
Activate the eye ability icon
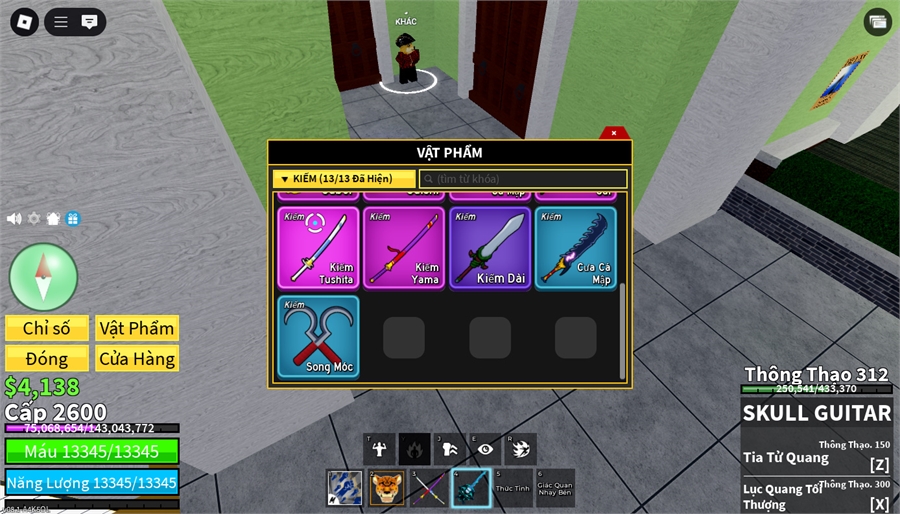pyautogui.click(x=485, y=449)
